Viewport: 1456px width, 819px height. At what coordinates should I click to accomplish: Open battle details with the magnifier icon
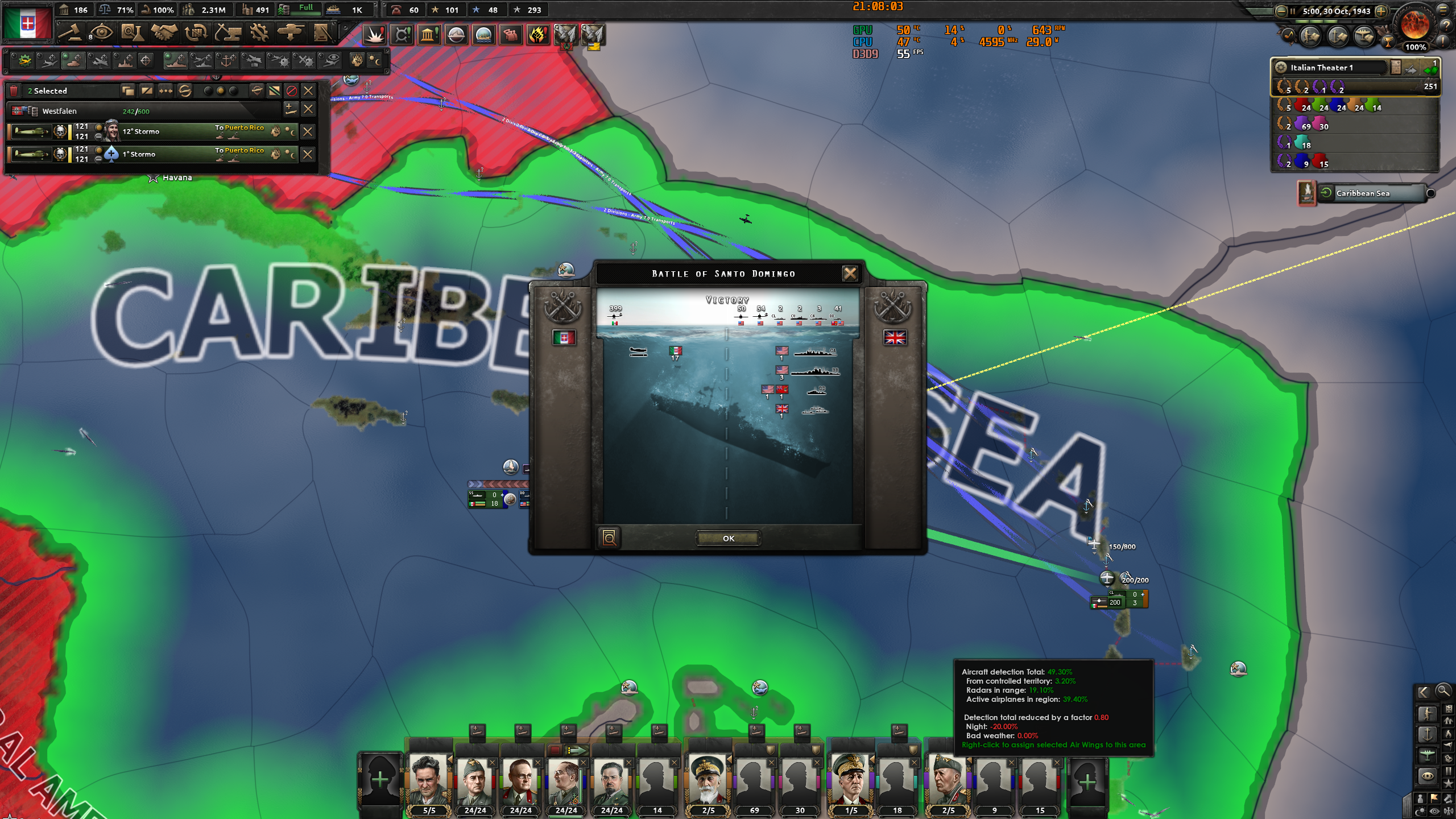[609, 538]
